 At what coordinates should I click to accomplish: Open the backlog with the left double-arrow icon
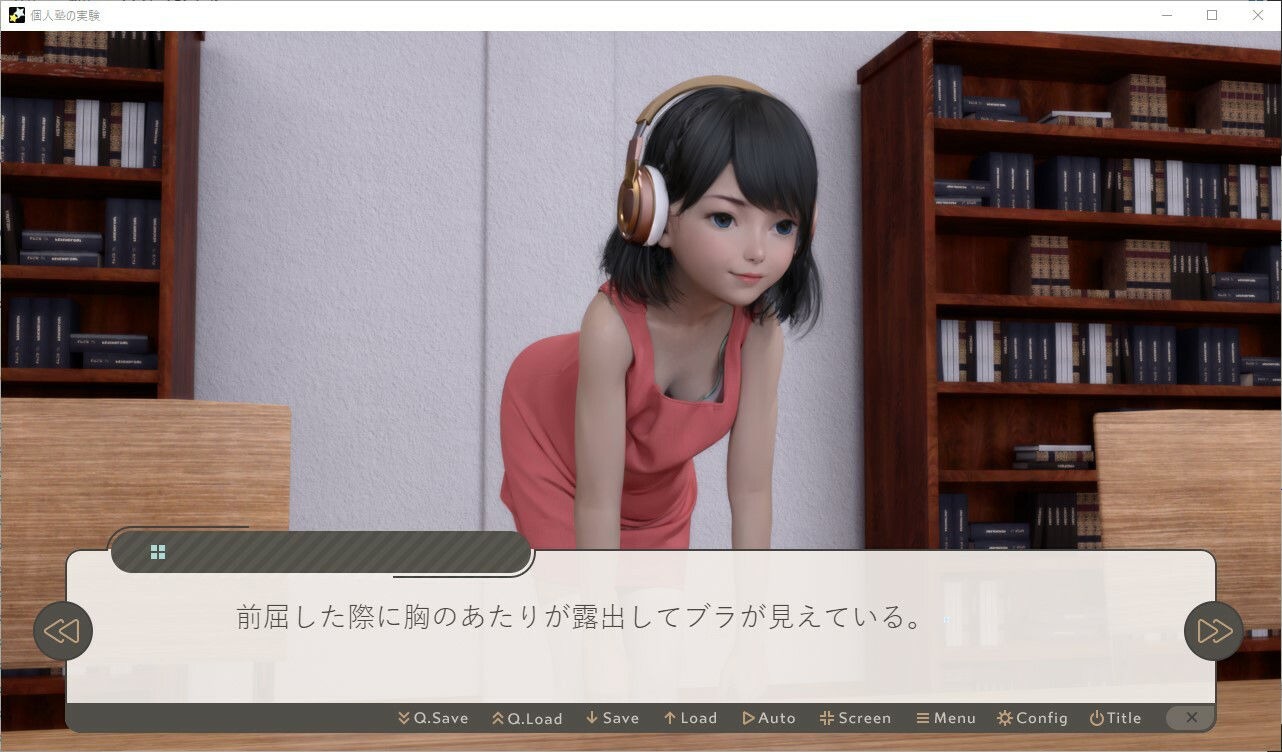(63, 631)
